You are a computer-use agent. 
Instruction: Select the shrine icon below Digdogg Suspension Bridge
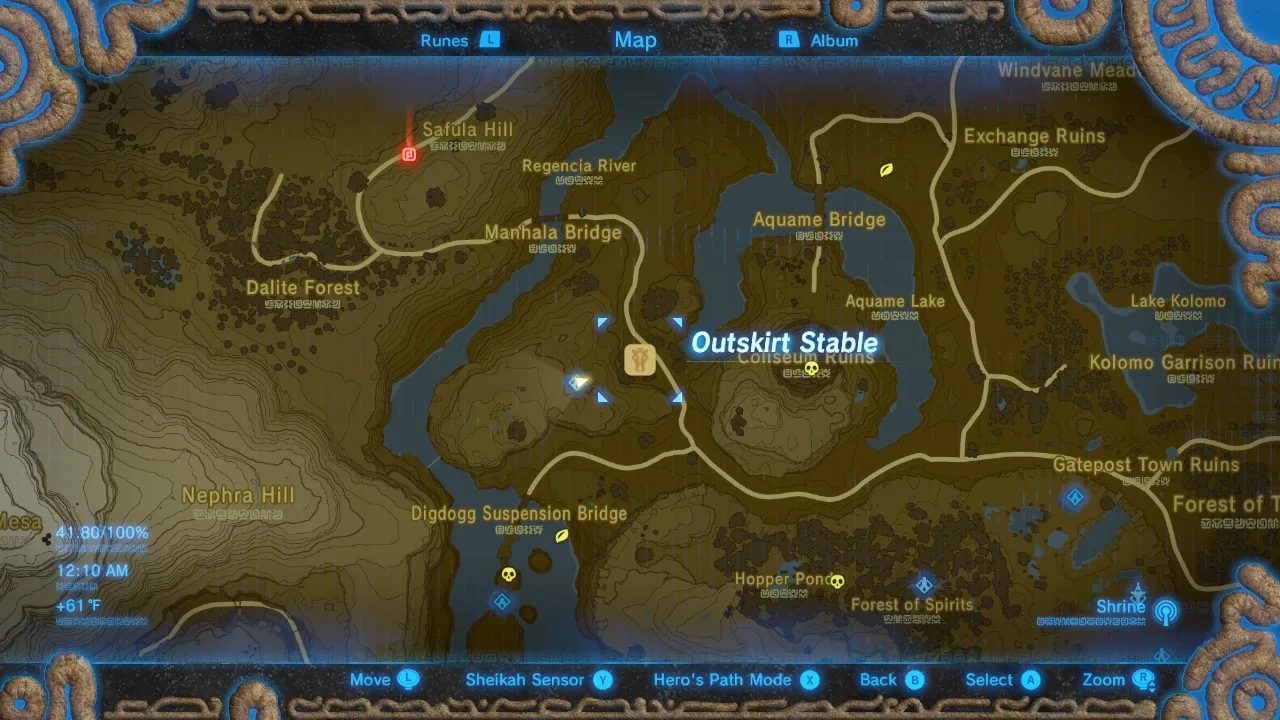point(502,602)
